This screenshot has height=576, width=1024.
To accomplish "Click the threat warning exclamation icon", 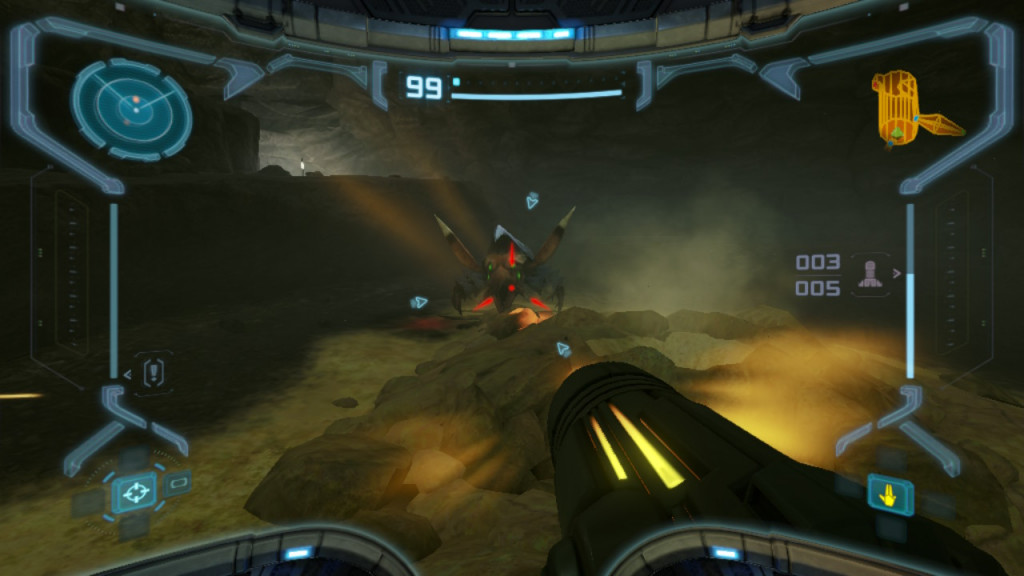I will 153,373.
